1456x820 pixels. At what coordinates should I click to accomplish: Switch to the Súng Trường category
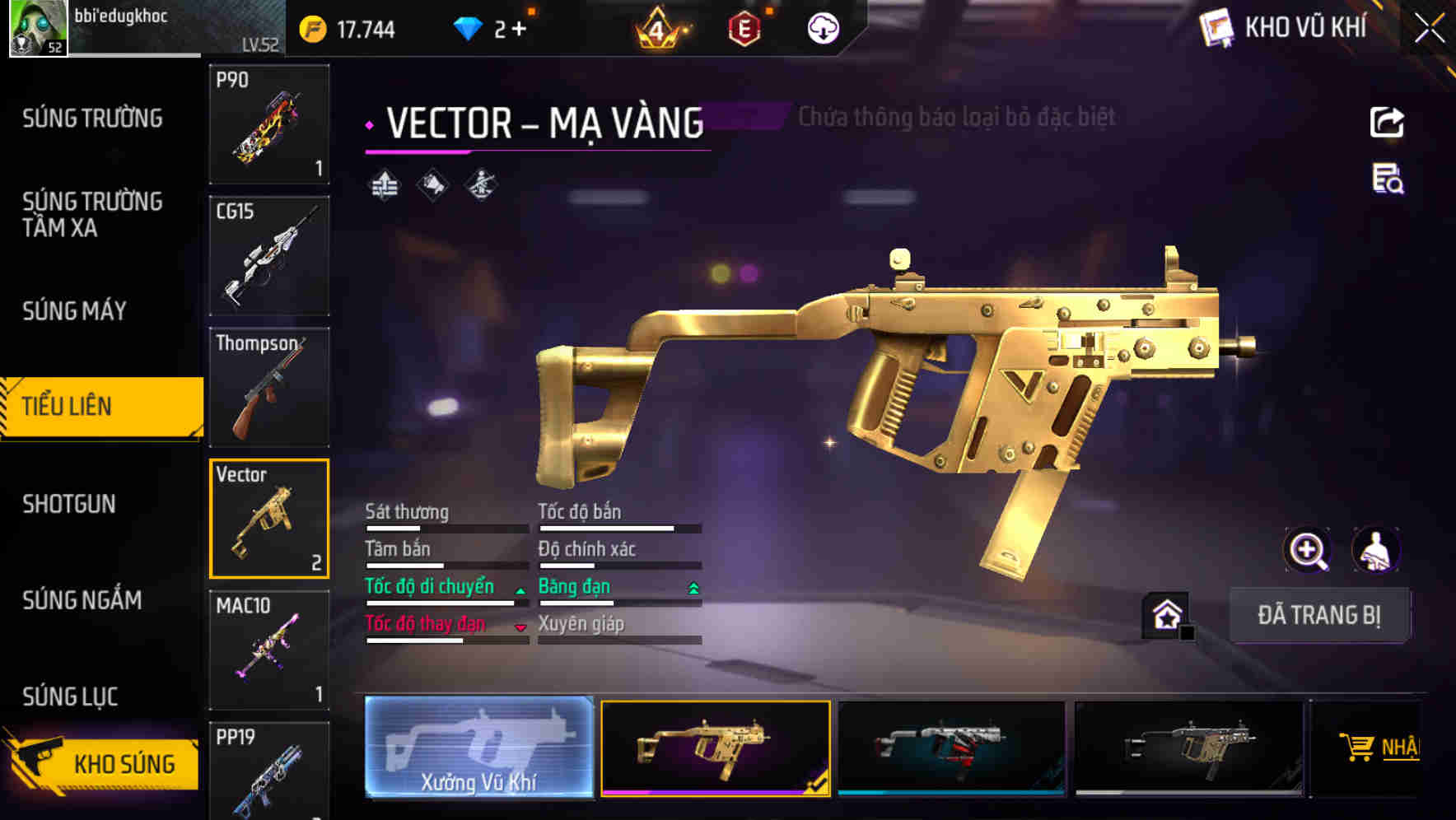tap(92, 119)
